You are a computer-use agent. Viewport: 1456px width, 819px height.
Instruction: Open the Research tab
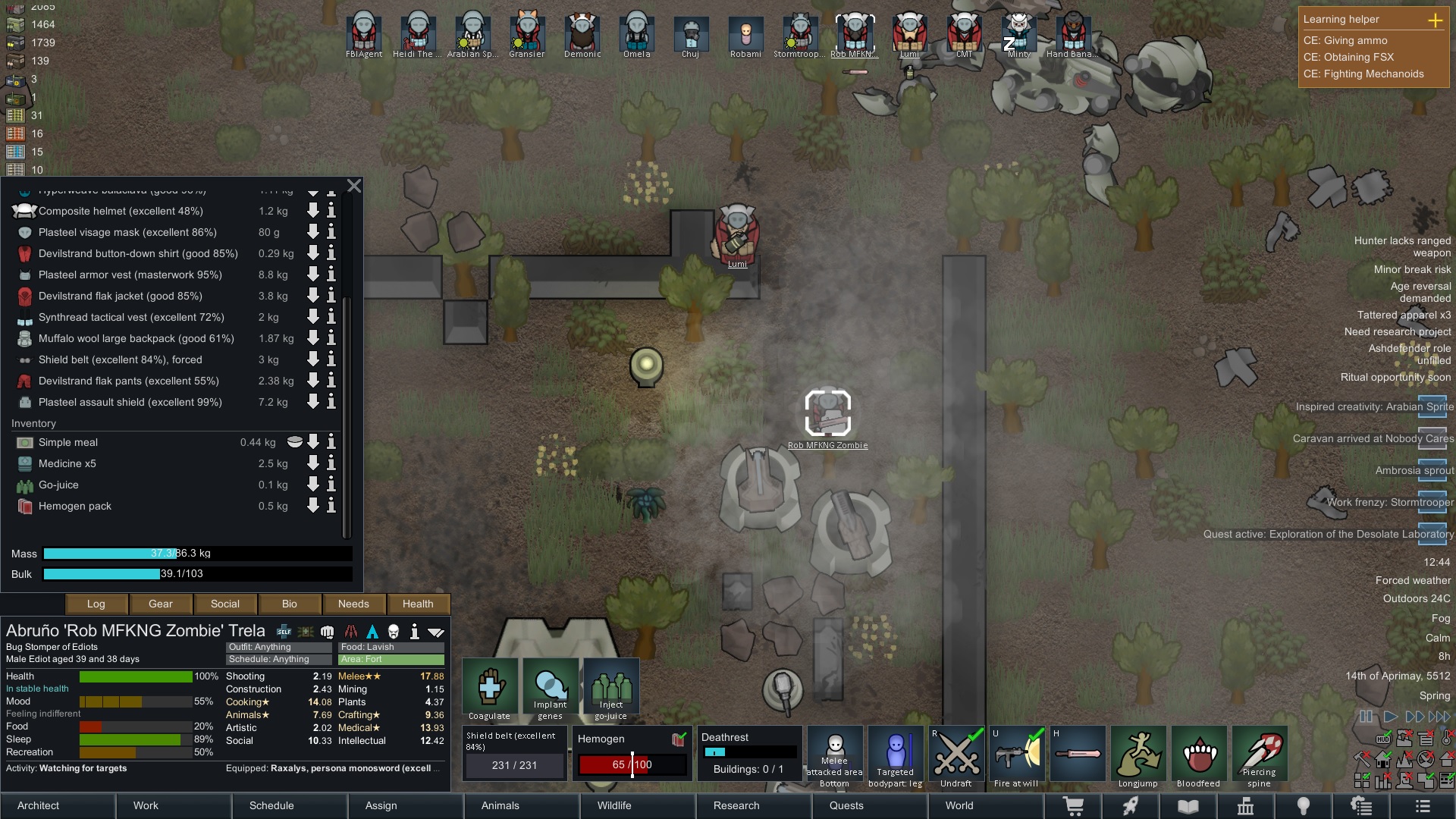click(x=736, y=805)
